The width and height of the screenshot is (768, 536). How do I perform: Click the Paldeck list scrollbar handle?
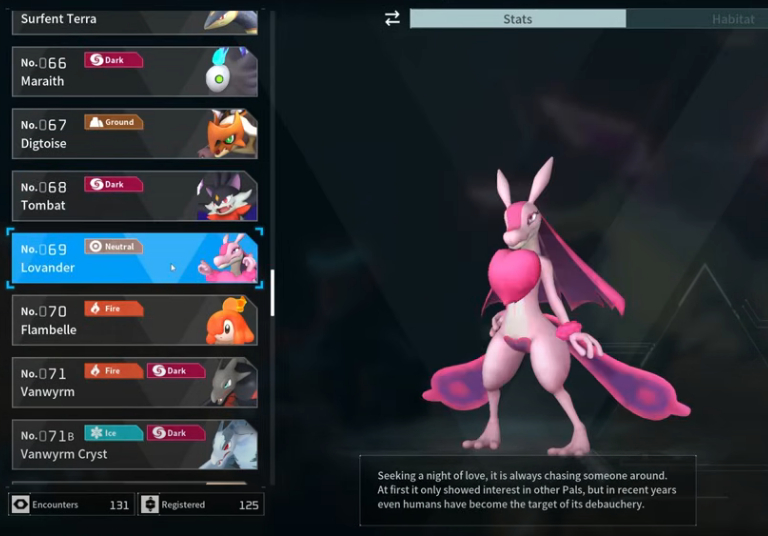tap(272, 292)
